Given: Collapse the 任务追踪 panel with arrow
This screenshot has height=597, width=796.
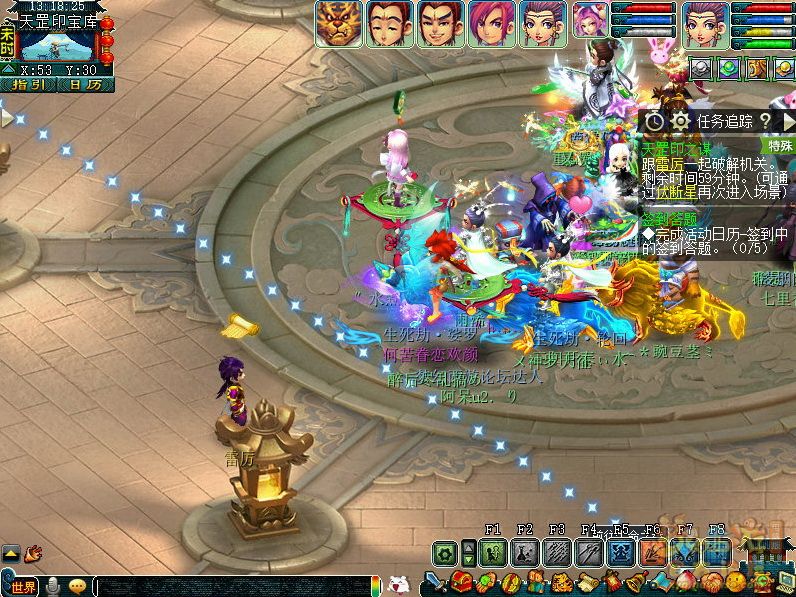Looking at the screenshot, I should click(x=786, y=120).
